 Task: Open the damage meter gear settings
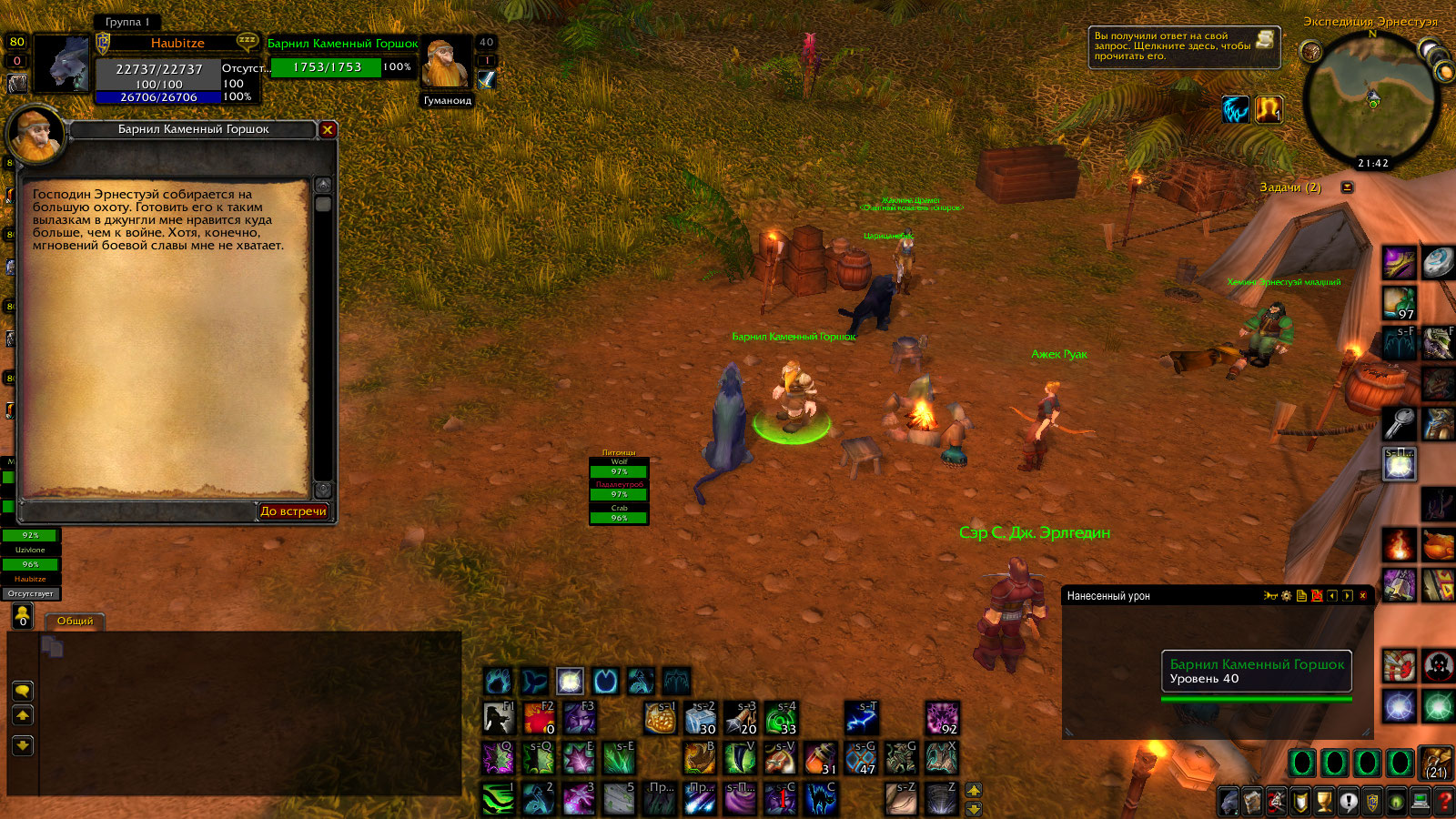[1286, 596]
